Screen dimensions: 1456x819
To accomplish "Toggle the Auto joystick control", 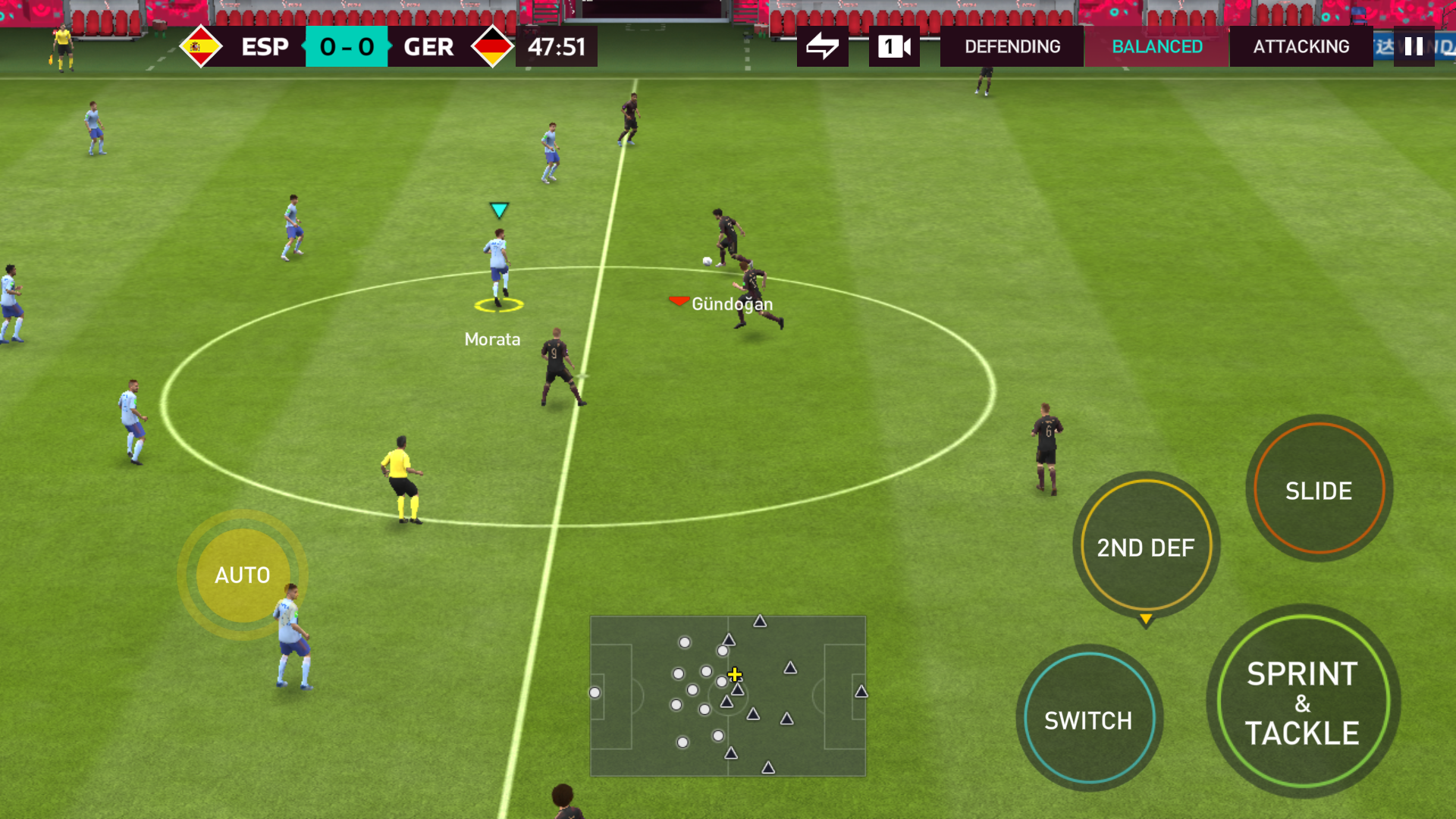I will tap(242, 575).
